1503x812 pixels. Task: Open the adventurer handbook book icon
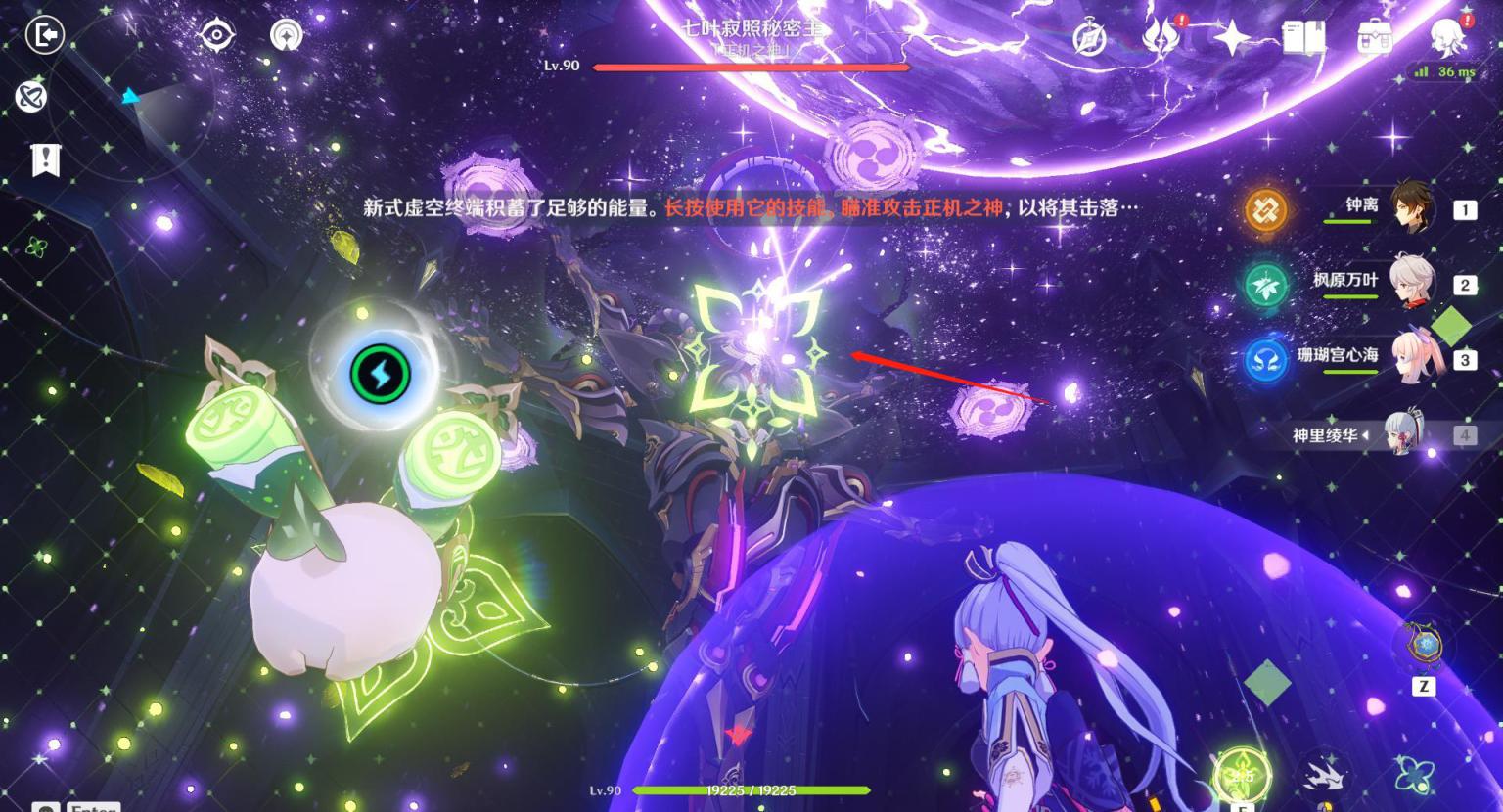click(x=1303, y=38)
